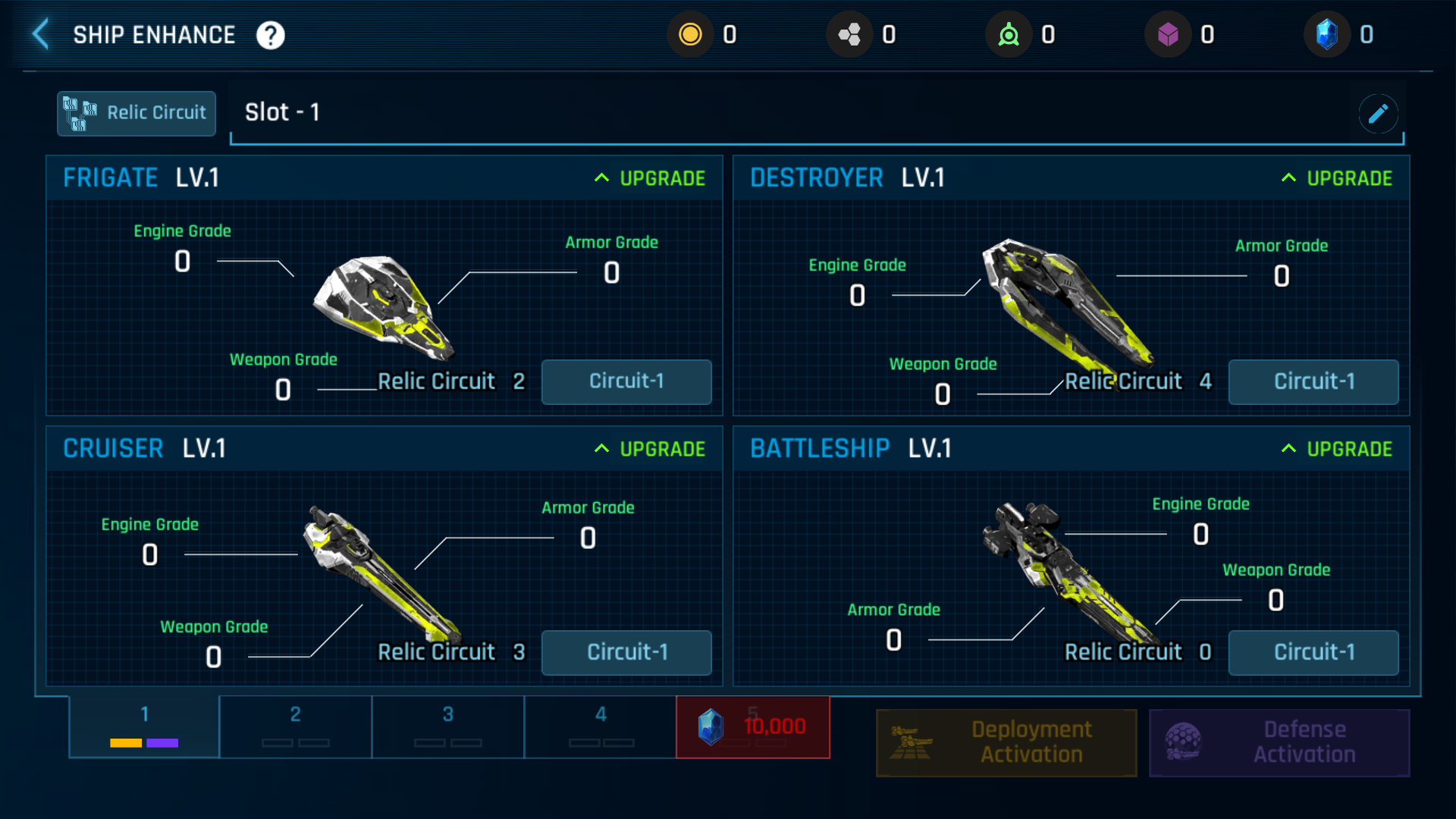Image resolution: width=1456 pixels, height=819 pixels.
Task: Upgrade the Battleship
Action: (1338, 449)
